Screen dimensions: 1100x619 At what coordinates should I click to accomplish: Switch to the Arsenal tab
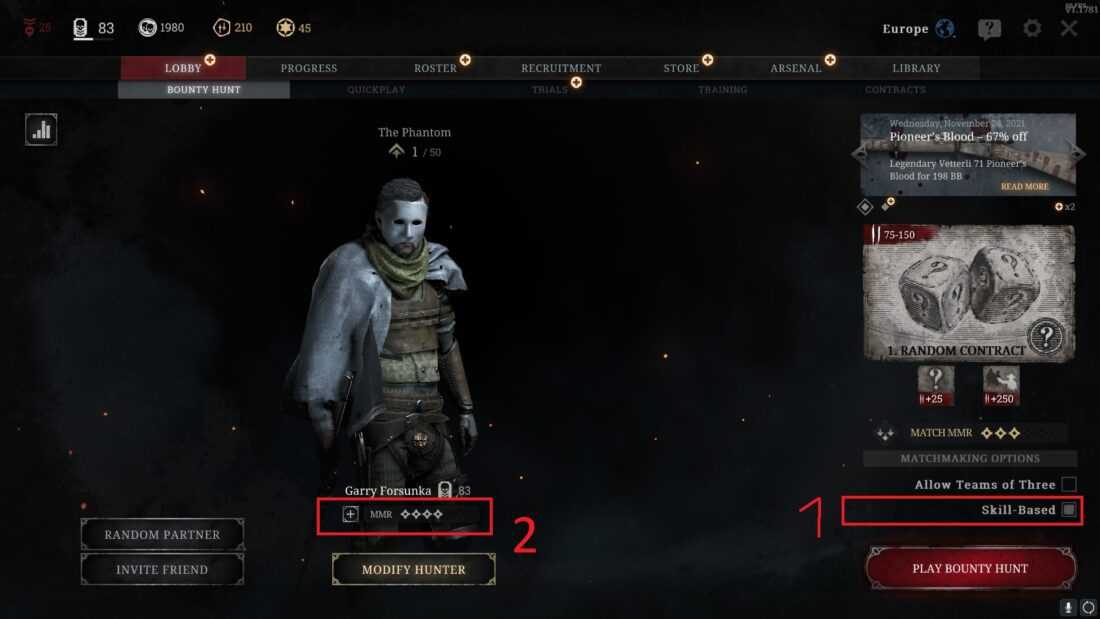point(796,68)
